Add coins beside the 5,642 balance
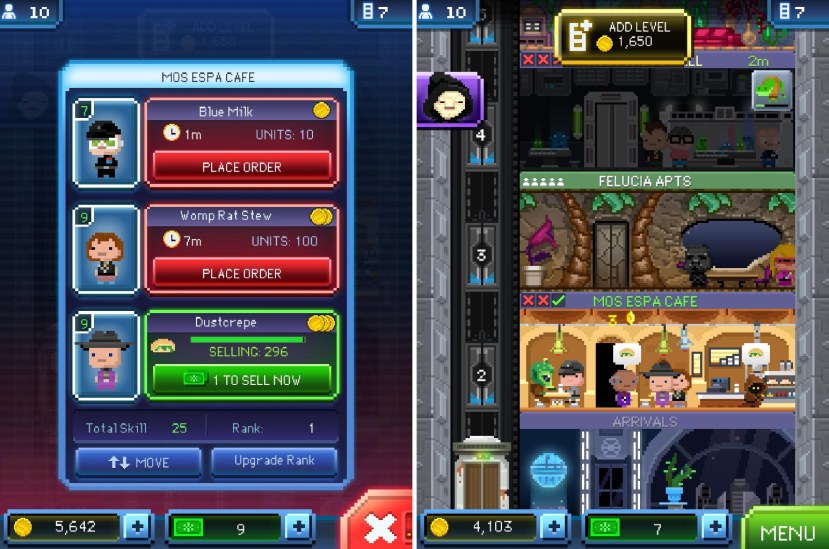This screenshot has width=829, height=549. coord(137,527)
